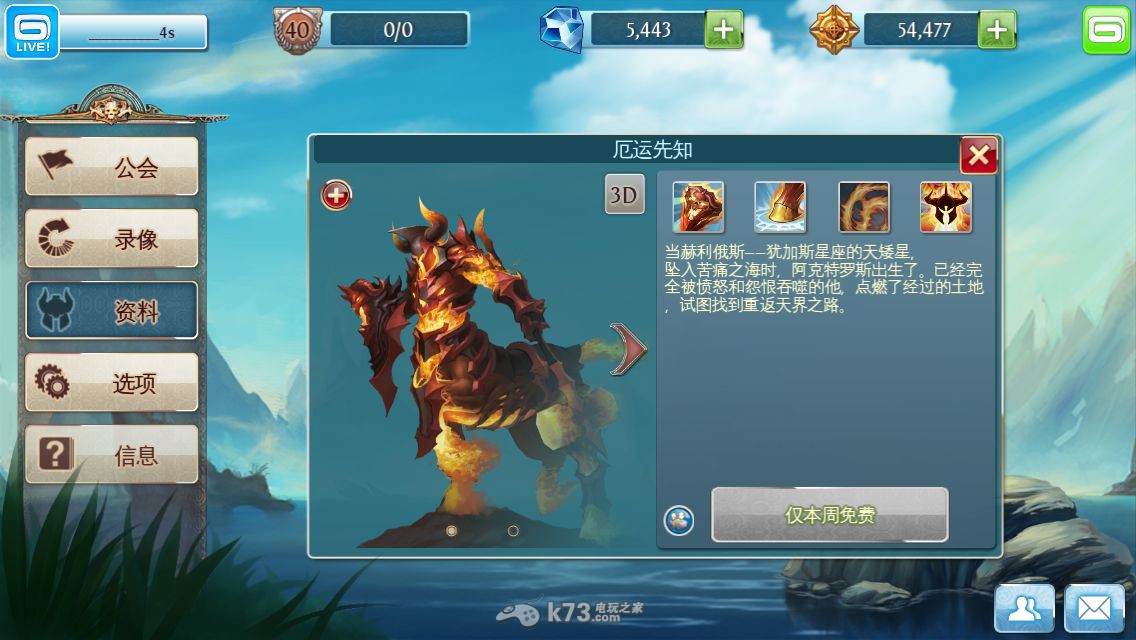This screenshot has width=1136, height=640.
Task: Open the green Gameloft logo button
Action: tap(1105, 31)
